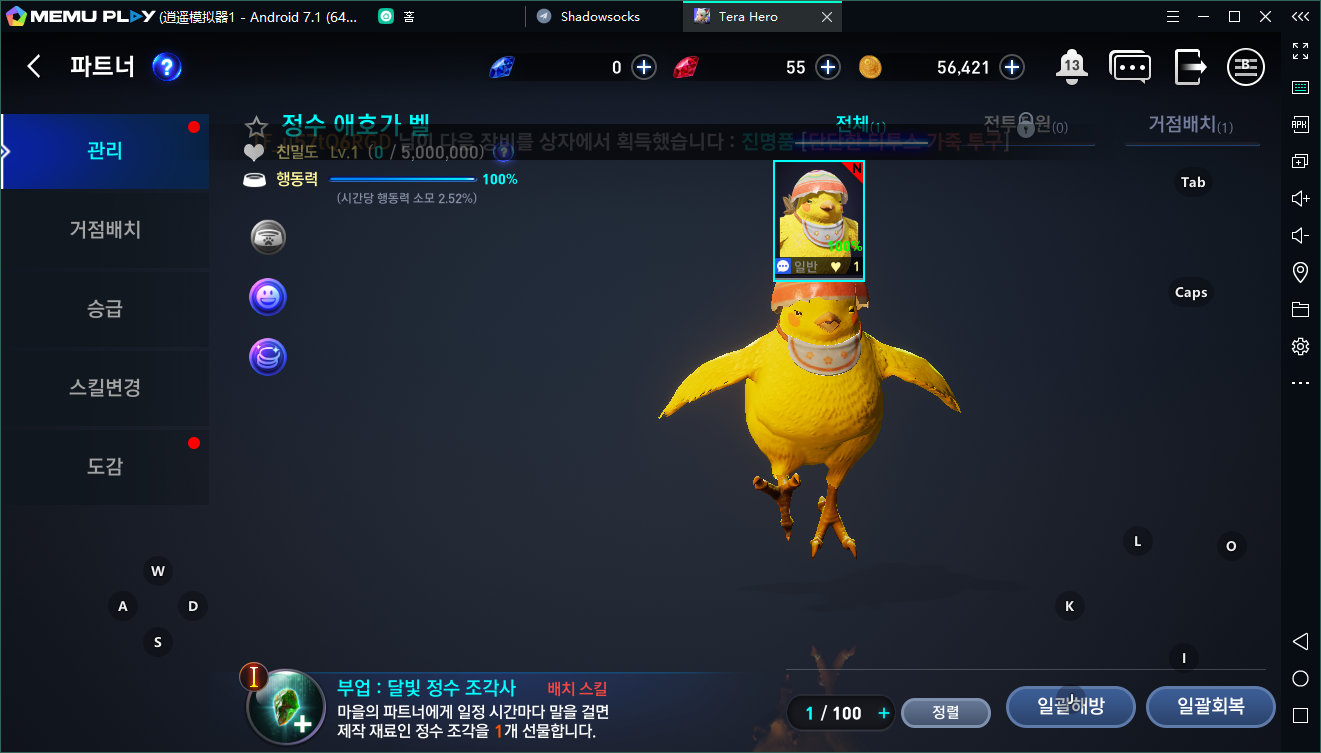Open the blue question mark help
This screenshot has width=1321, height=753.
click(x=166, y=67)
